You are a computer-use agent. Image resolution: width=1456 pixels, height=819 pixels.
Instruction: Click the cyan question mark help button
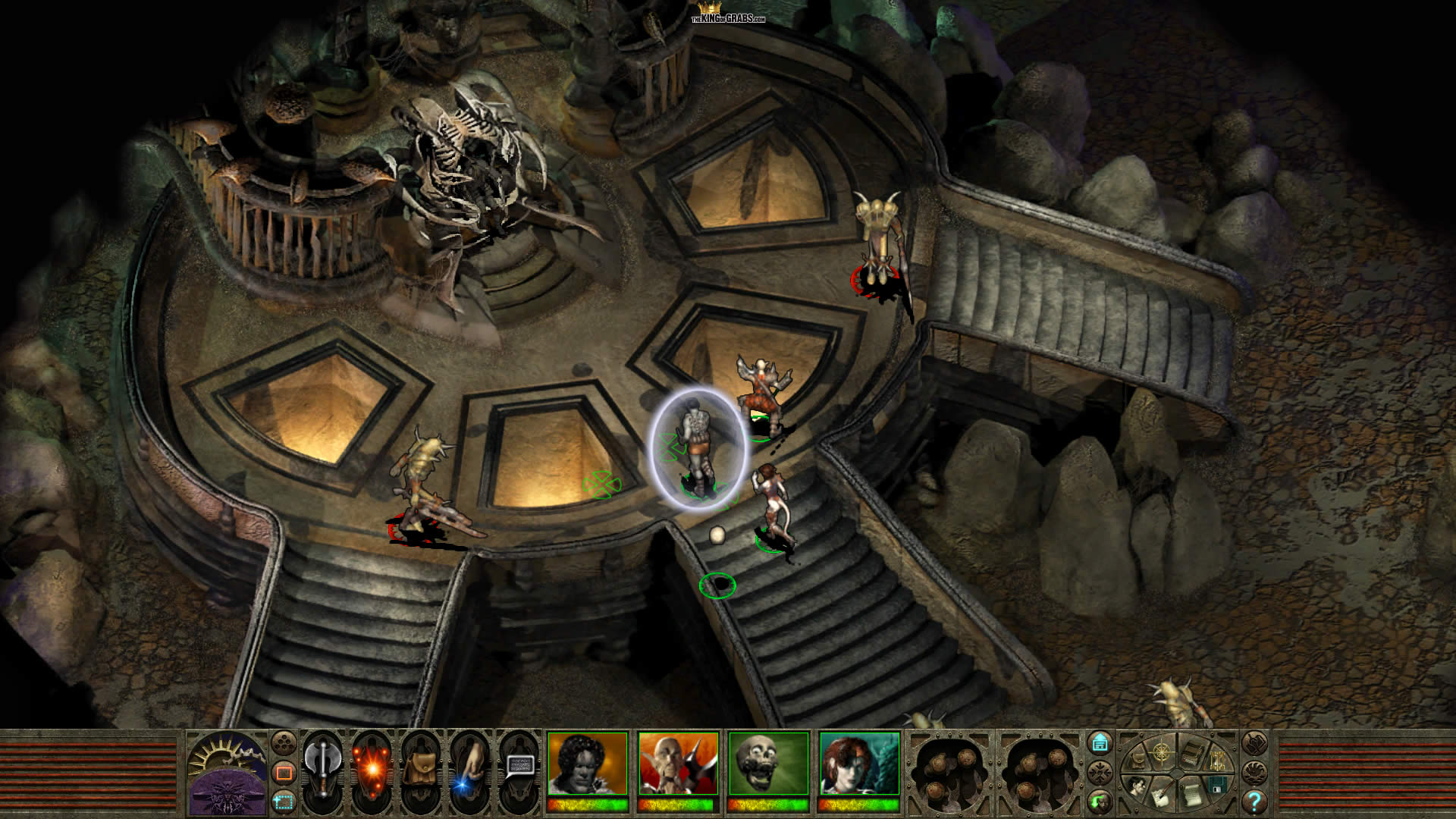coord(1254,801)
